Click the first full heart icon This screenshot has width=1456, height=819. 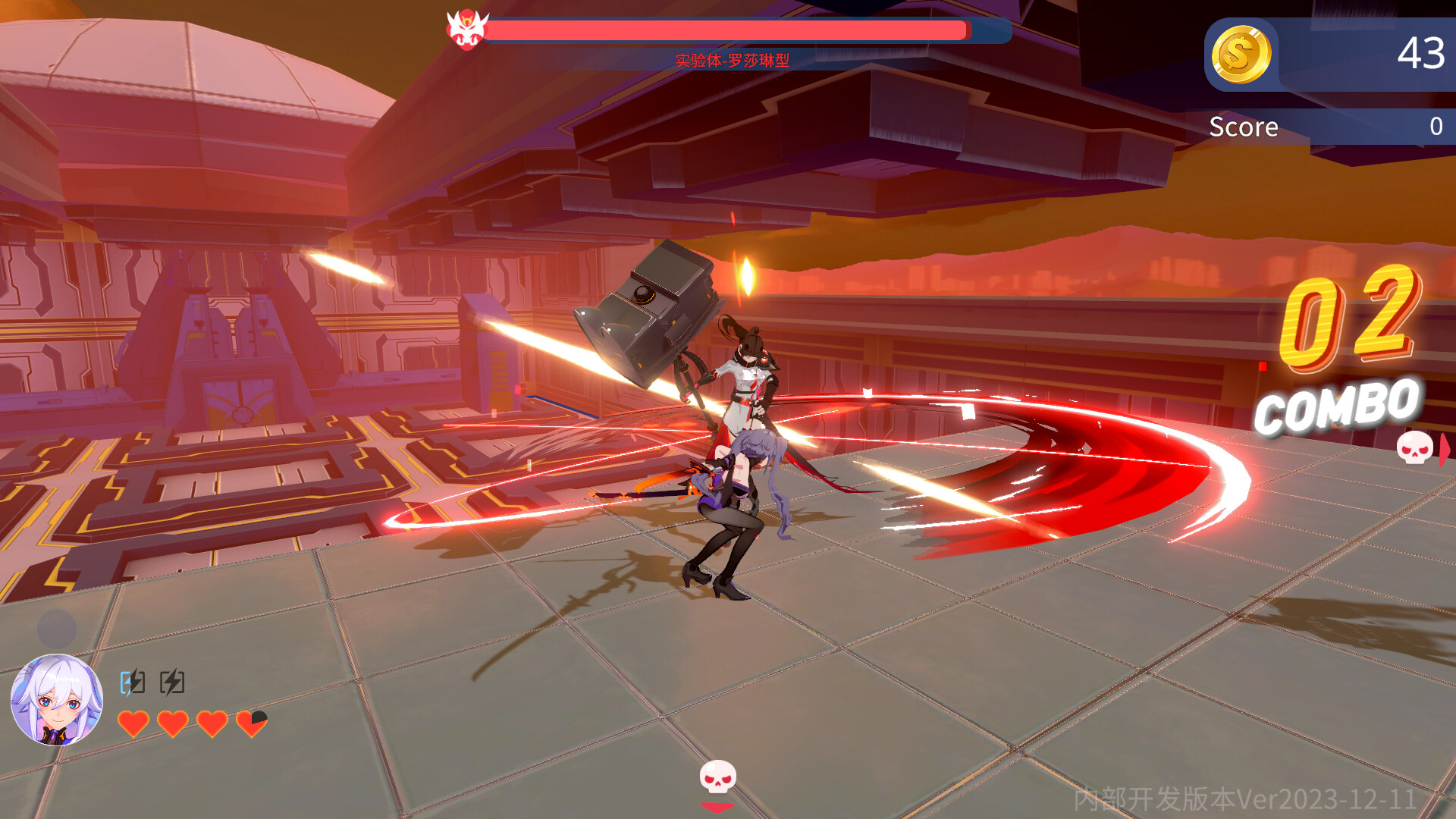click(x=133, y=723)
